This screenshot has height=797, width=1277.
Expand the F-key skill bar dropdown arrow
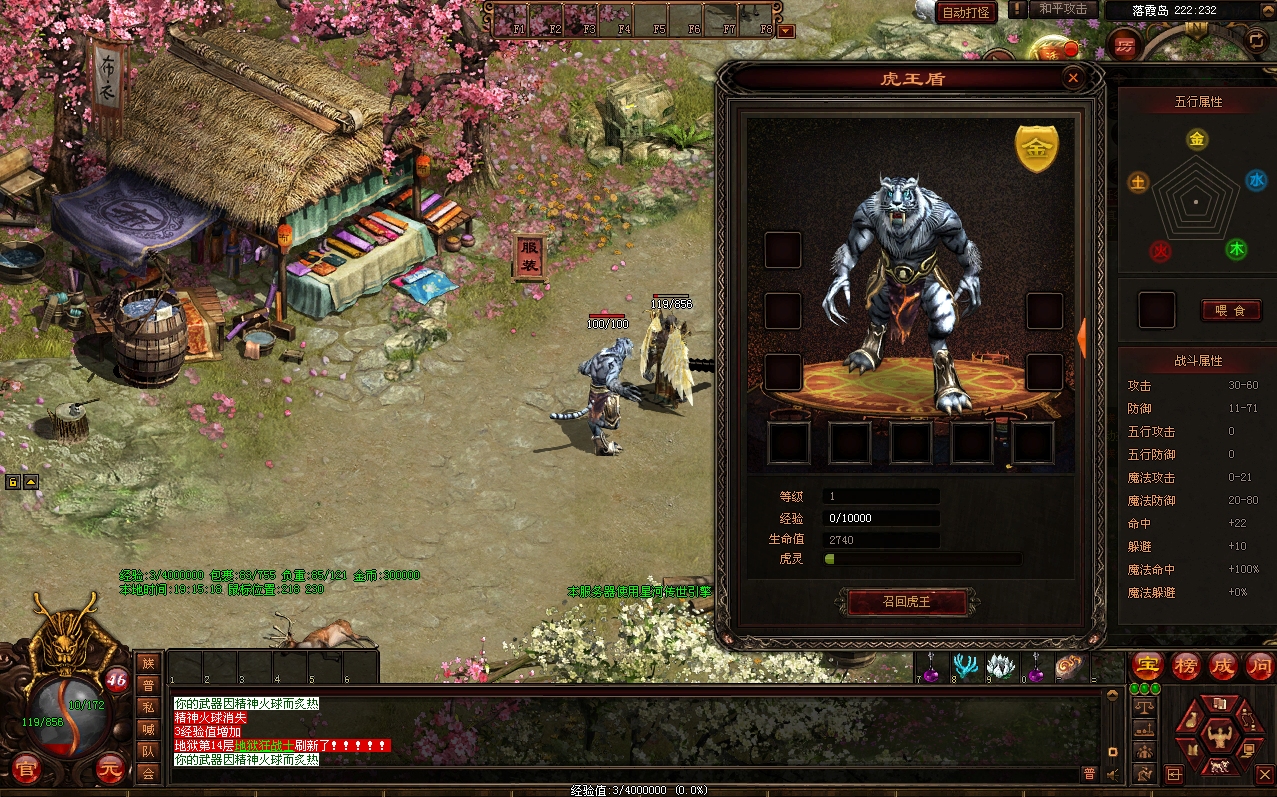(786, 31)
